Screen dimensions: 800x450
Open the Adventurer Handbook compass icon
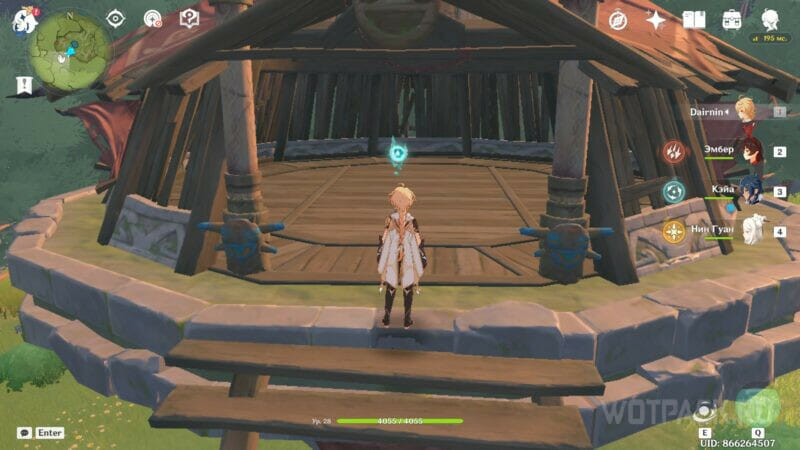(x=617, y=19)
